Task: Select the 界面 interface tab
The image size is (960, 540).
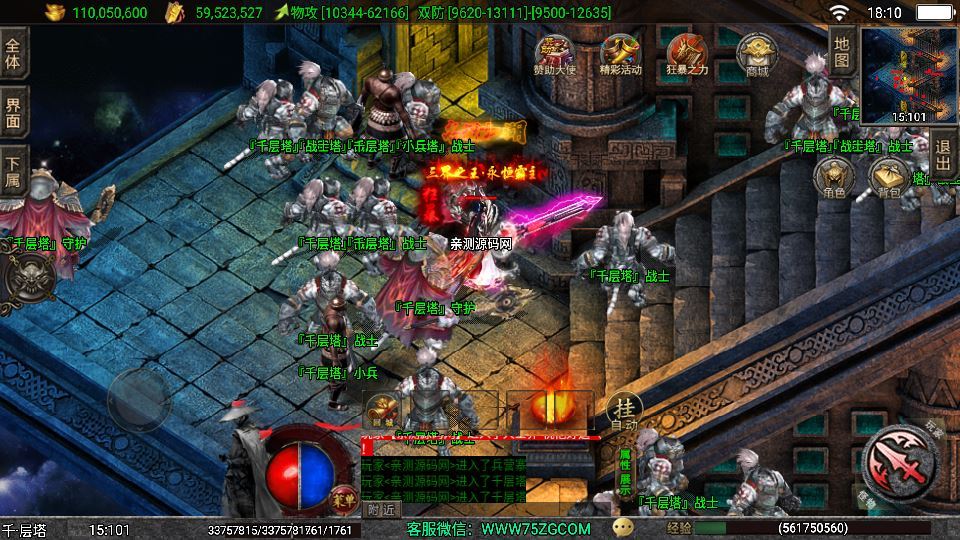Action: click(13, 112)
